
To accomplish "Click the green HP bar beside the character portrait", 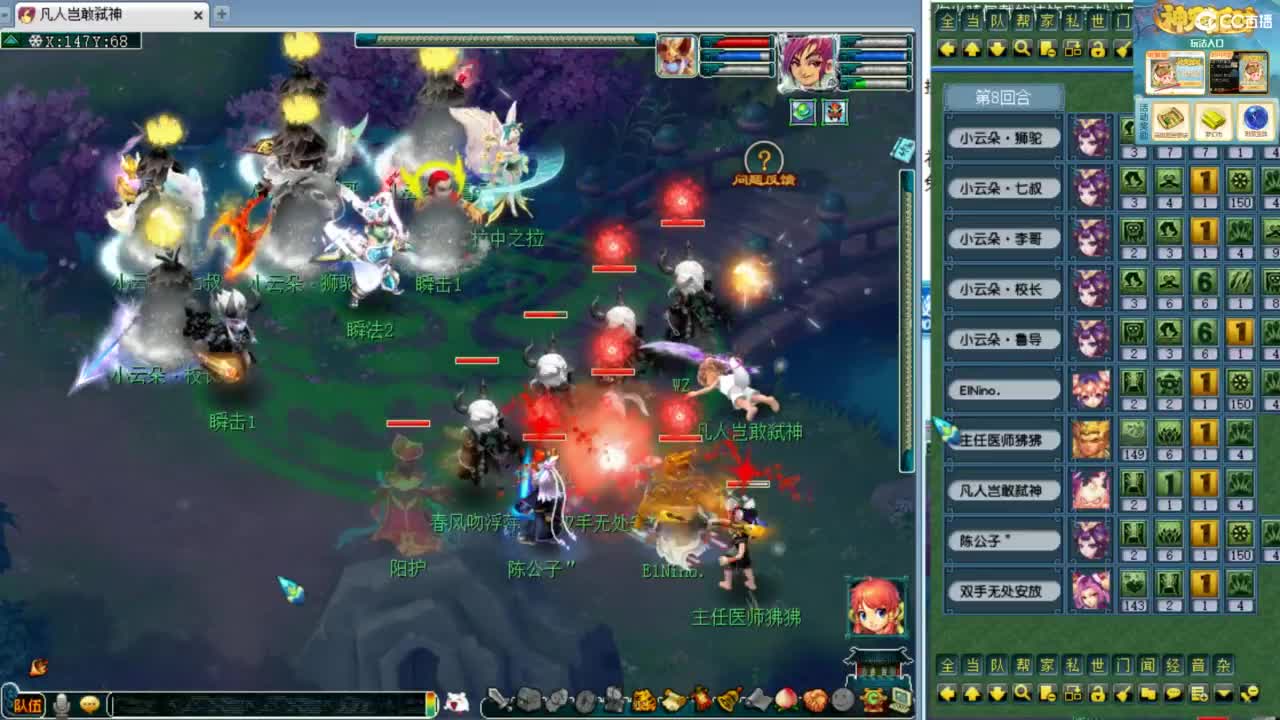I will point(860,83).
